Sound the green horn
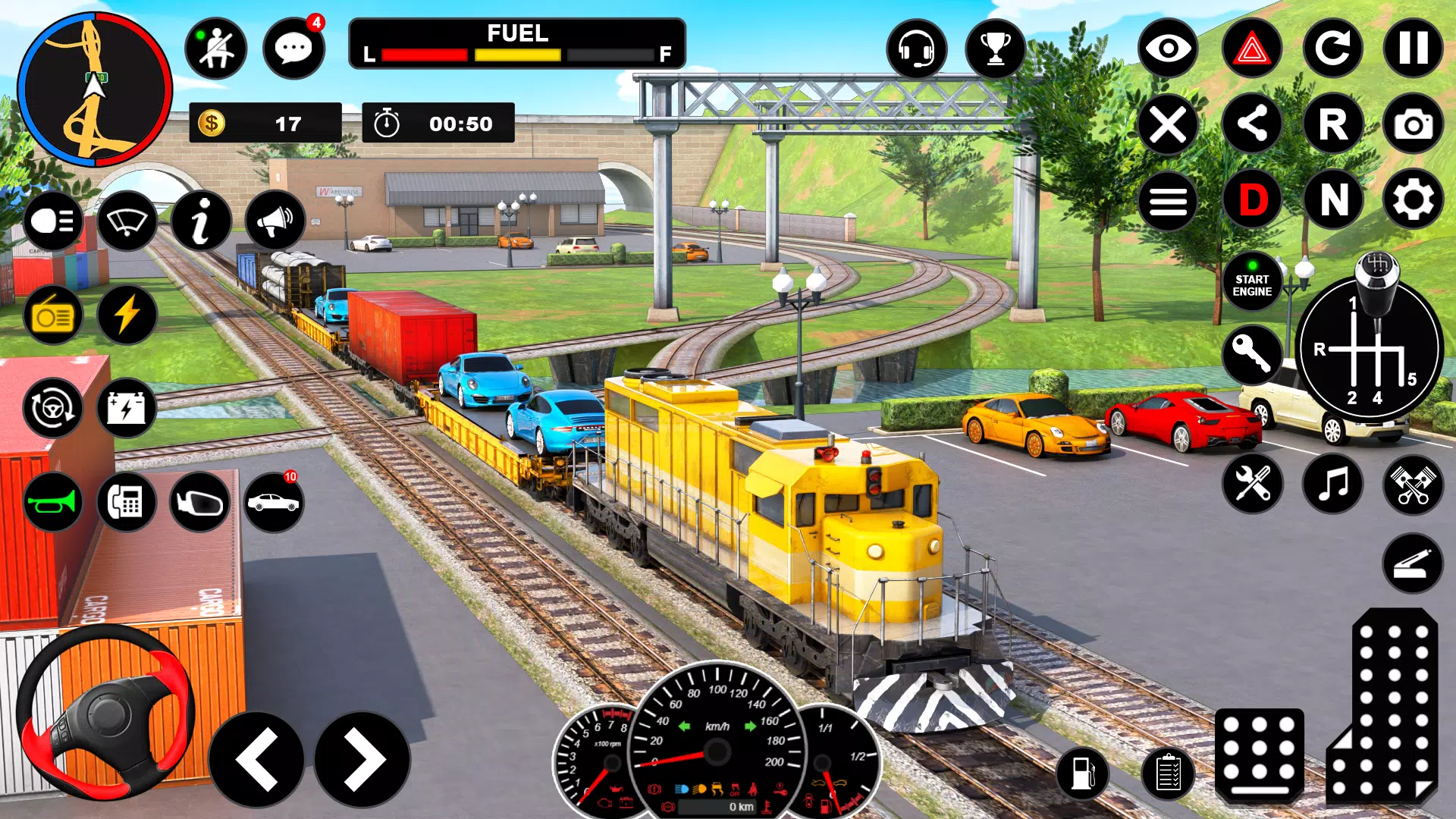Viewport: 1456px width, 819px height. point(53,502)
